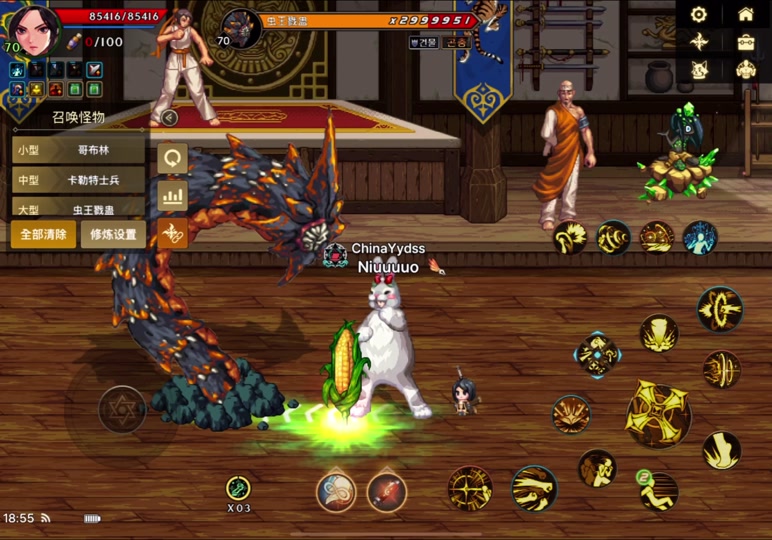Open 修炼设置 training settings
772x540 pixels.
coord(113,235)
